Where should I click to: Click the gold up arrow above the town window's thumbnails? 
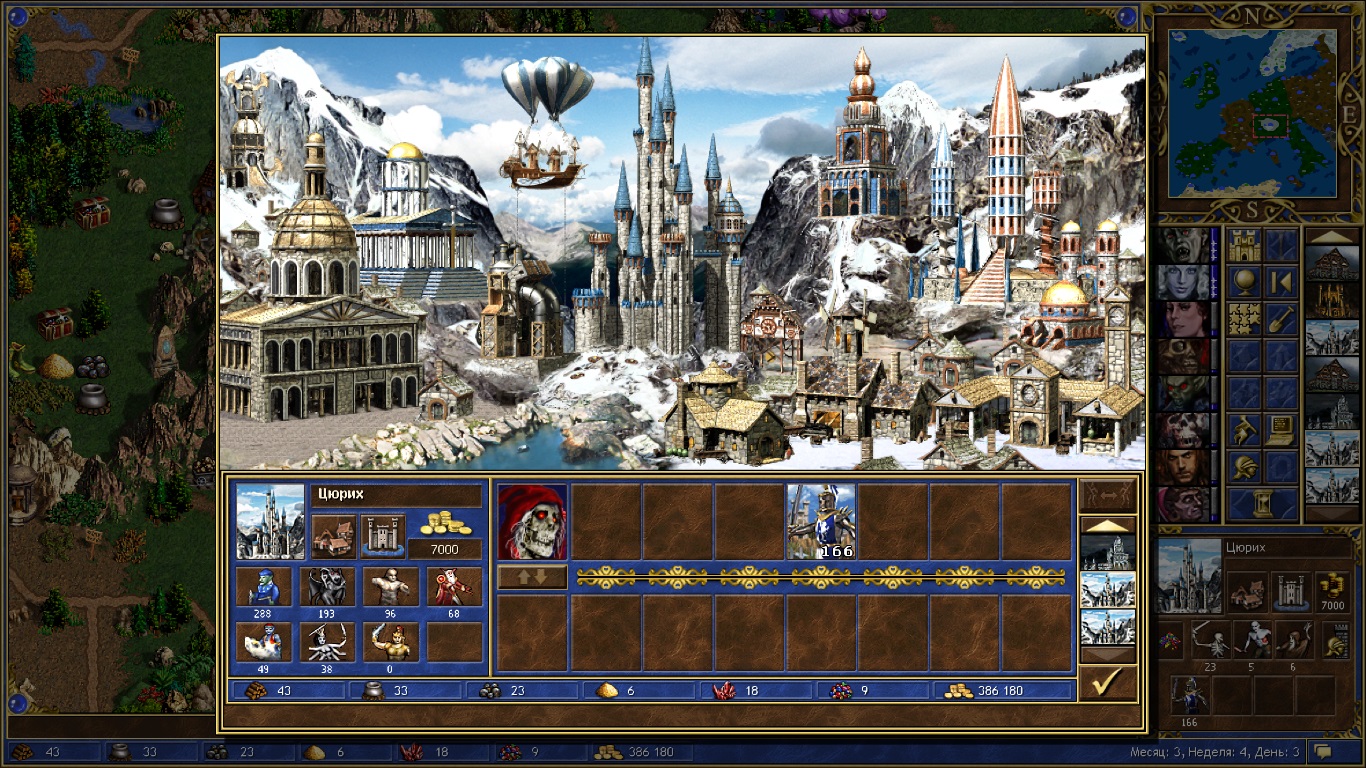(1107, 525)
